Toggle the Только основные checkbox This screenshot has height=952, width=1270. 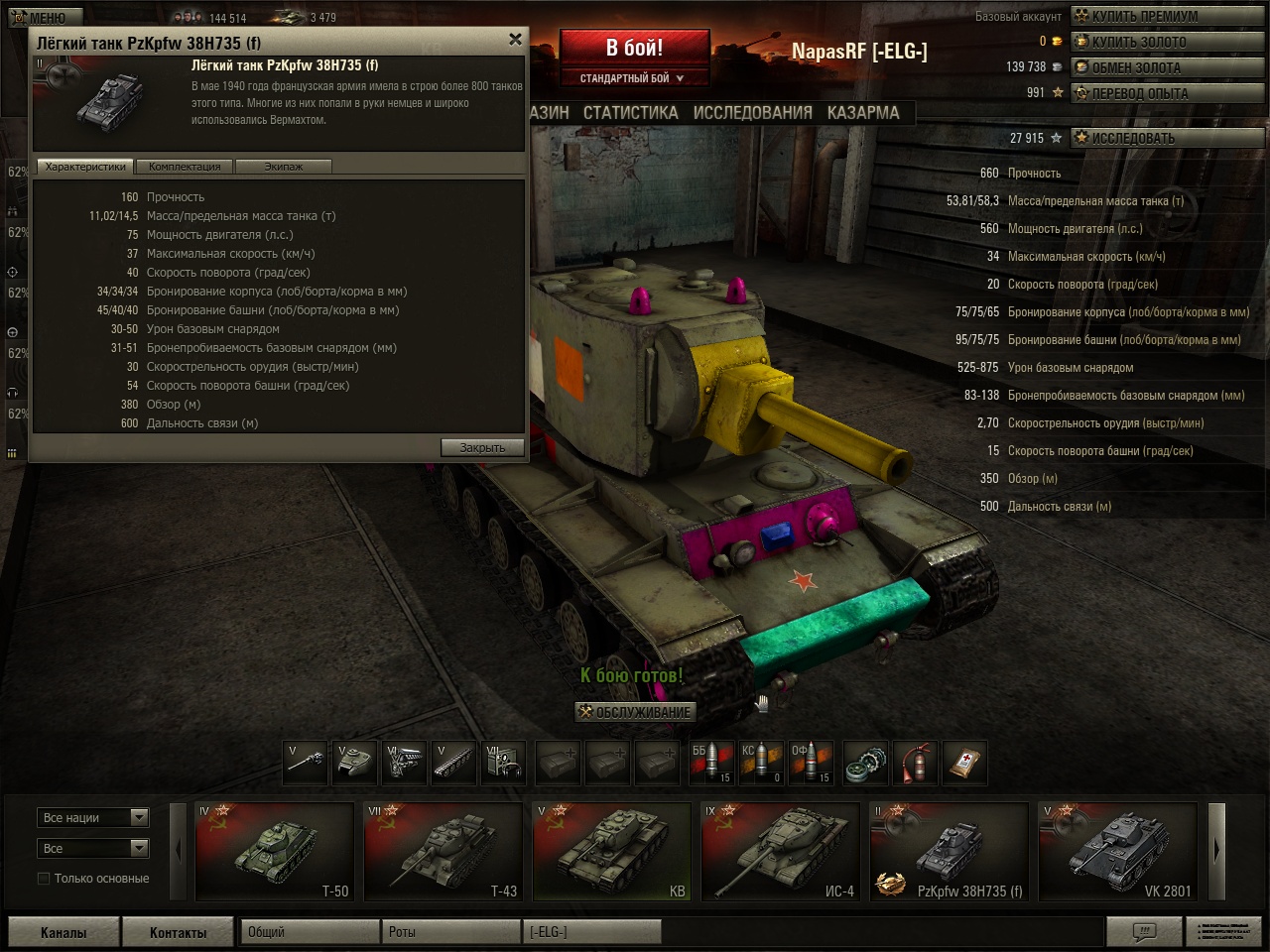click(44, 879)
